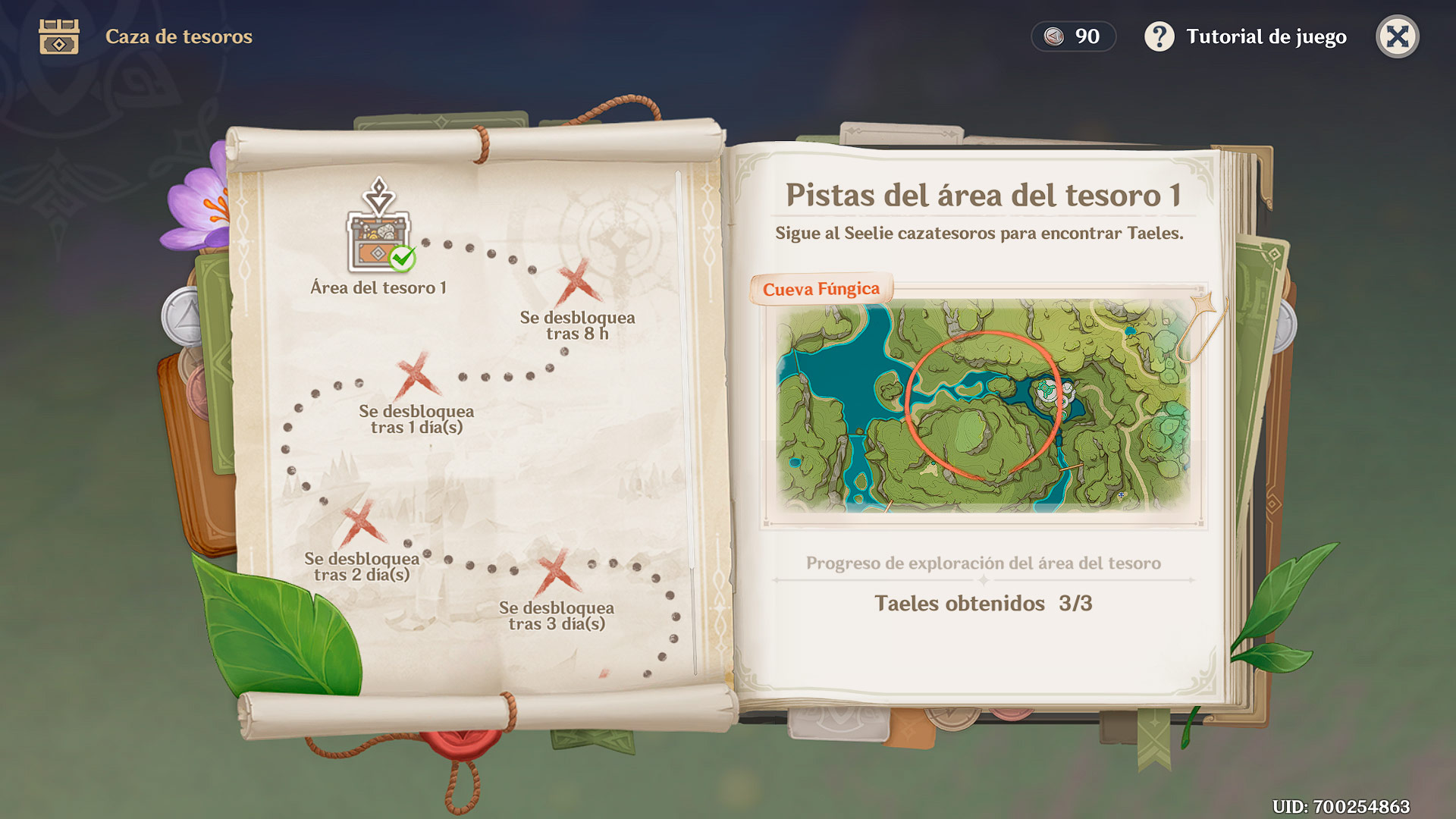
Task: Select the area unlocking after 8 h
Action: tap(578, 282)
